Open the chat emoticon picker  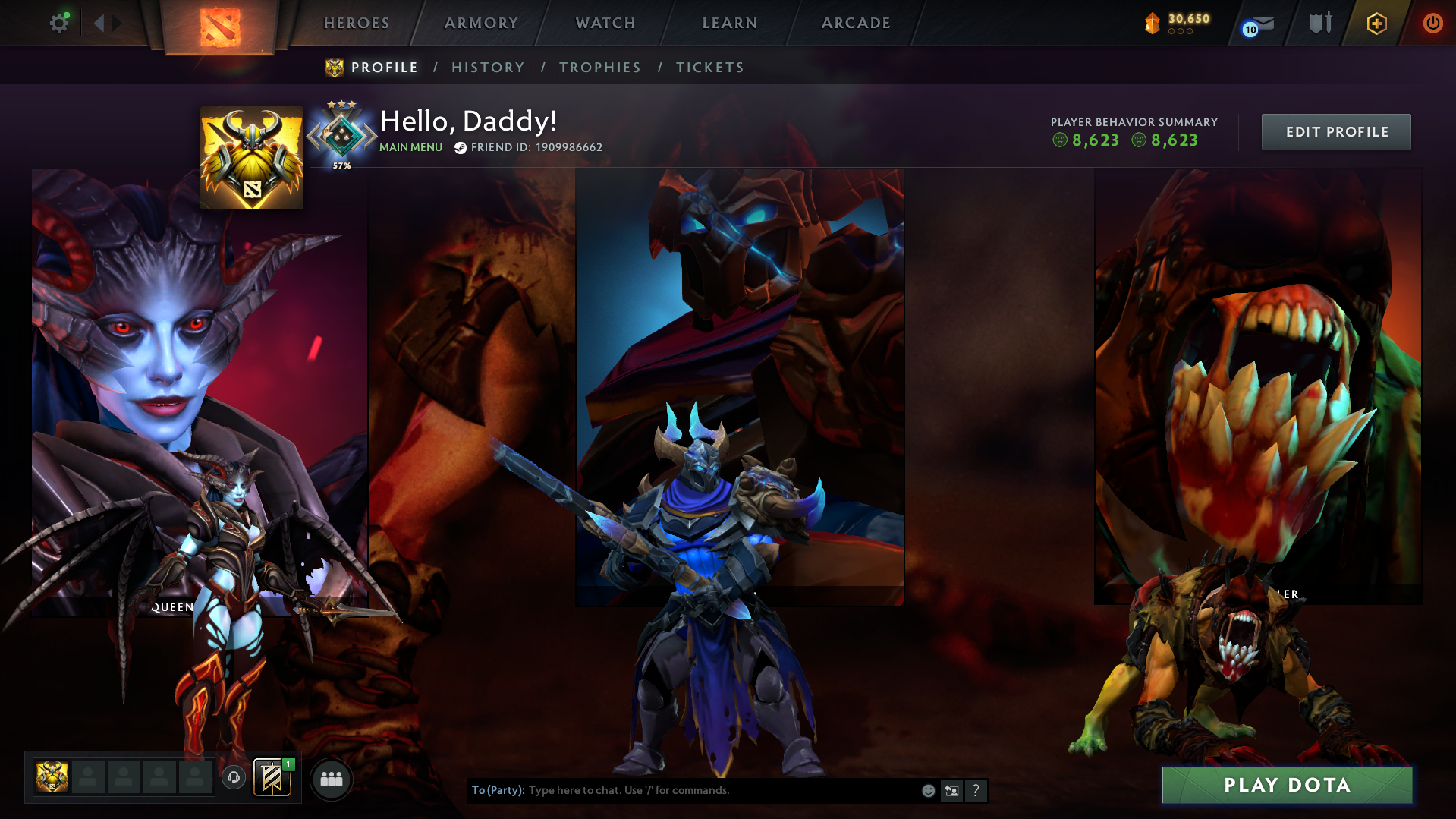(x=928, y=791)
